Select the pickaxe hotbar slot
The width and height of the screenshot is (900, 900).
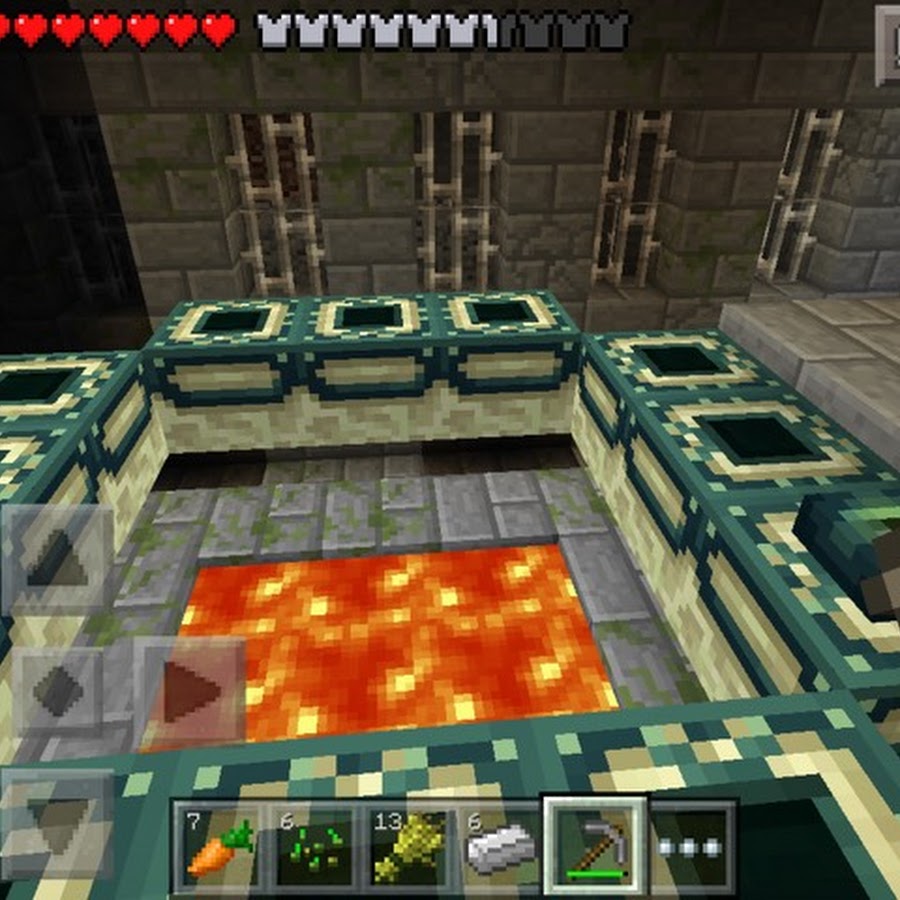pos(593,845)
